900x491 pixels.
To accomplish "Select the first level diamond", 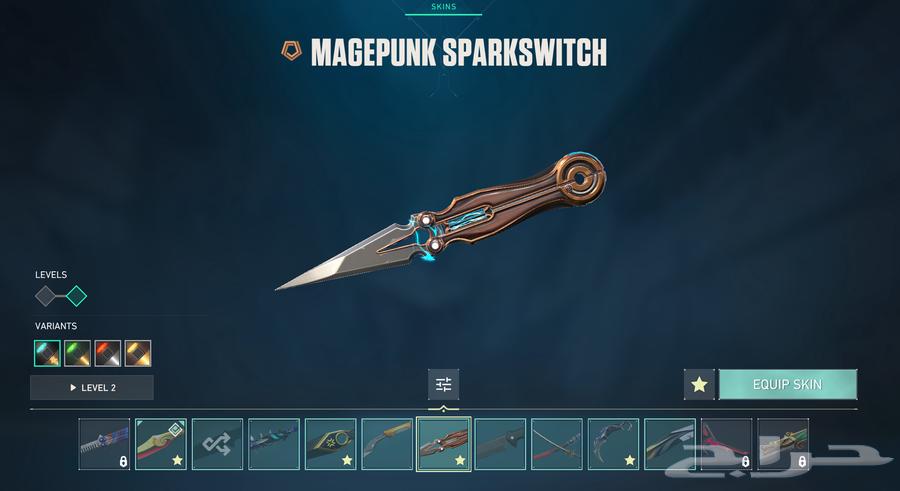I will [46, 296].
